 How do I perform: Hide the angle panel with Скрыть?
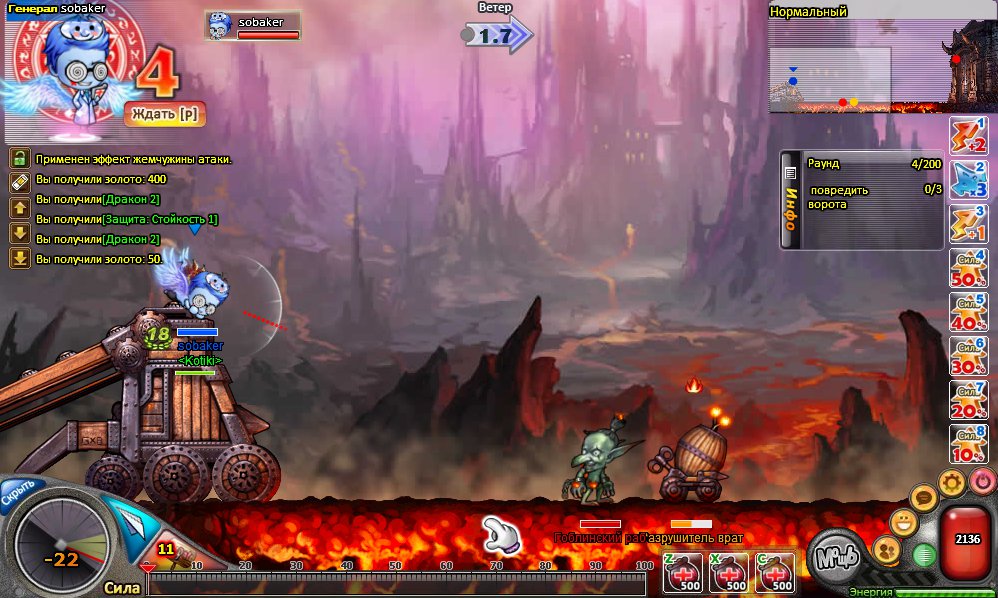(x=21, y=491)
